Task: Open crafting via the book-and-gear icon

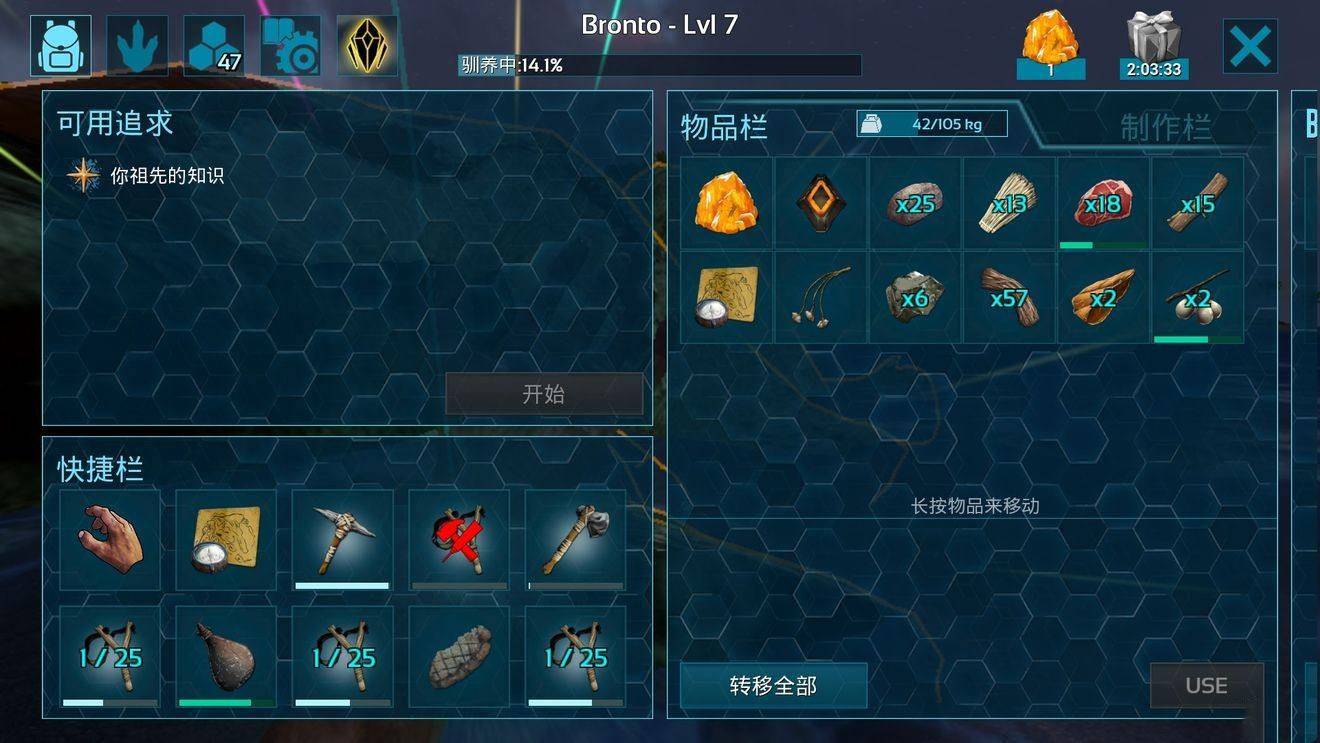Action: click(x=289, y=41)
